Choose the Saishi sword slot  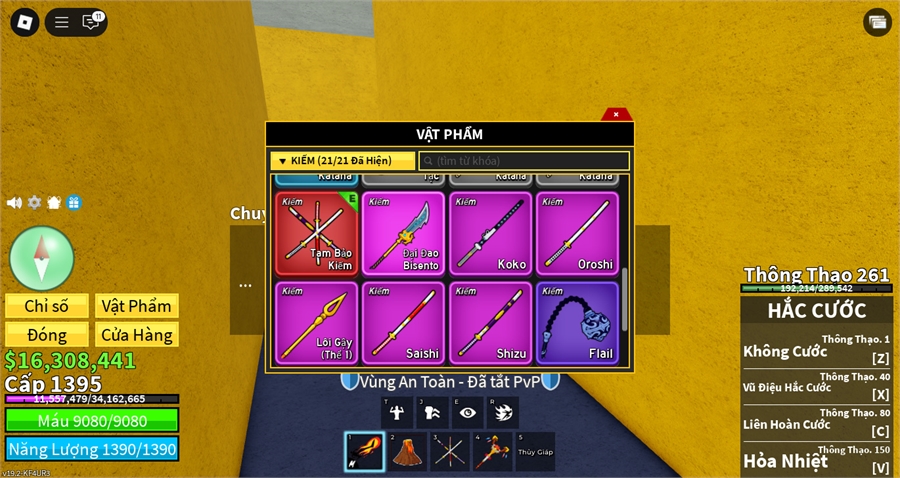point(403,322)
